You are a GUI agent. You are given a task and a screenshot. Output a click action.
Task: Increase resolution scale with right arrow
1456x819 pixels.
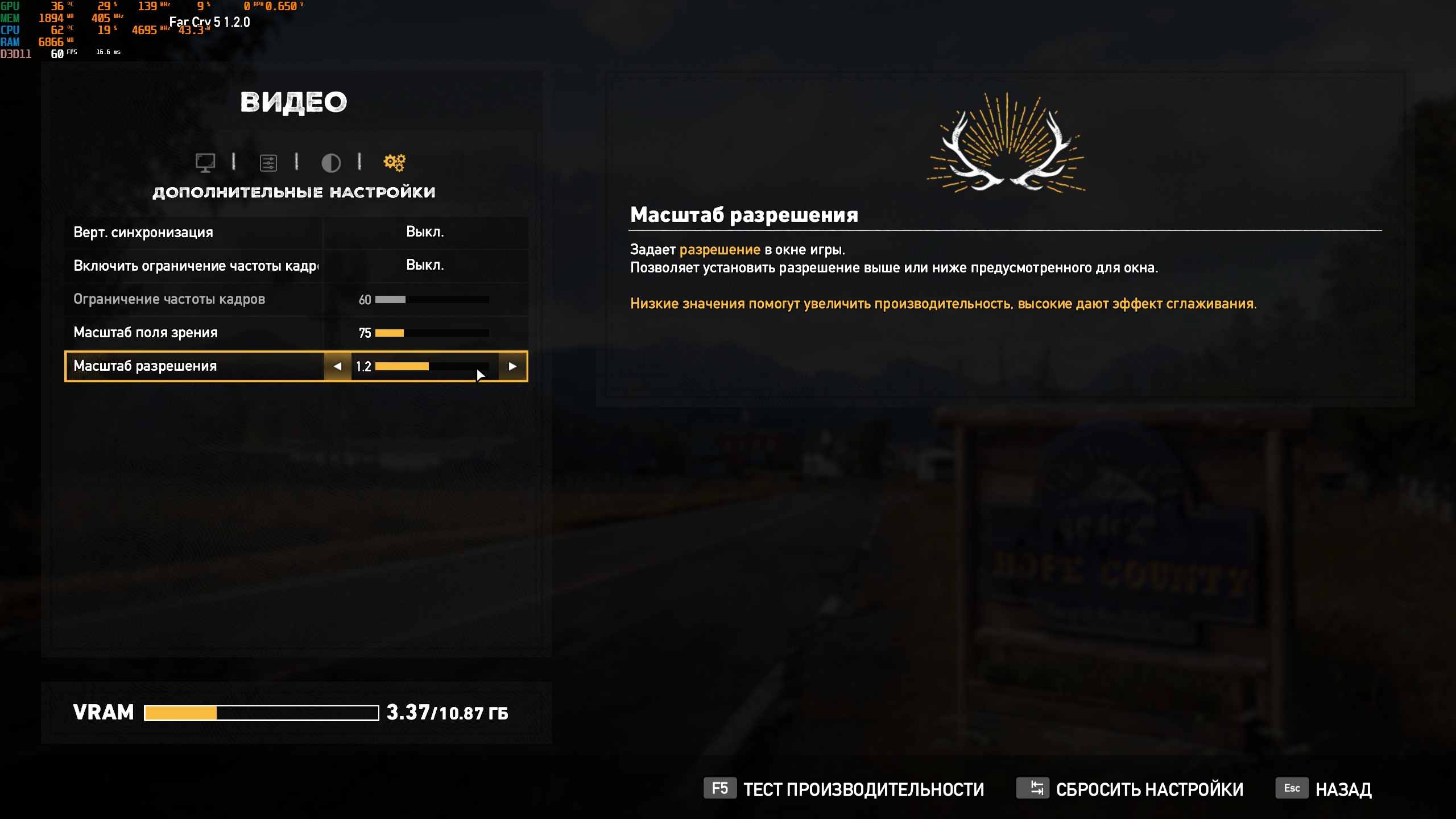pyautogui.click(x=512, y=367)
